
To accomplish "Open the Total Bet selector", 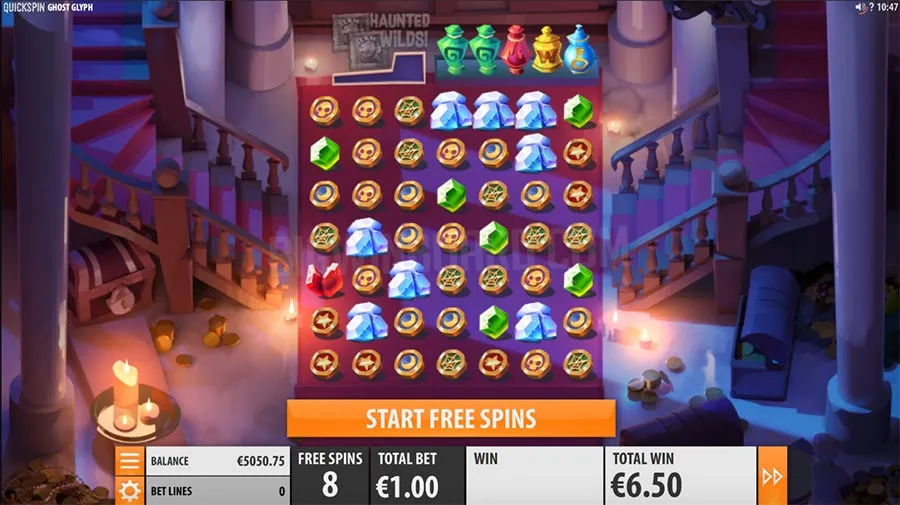I will tap(407, 476).
